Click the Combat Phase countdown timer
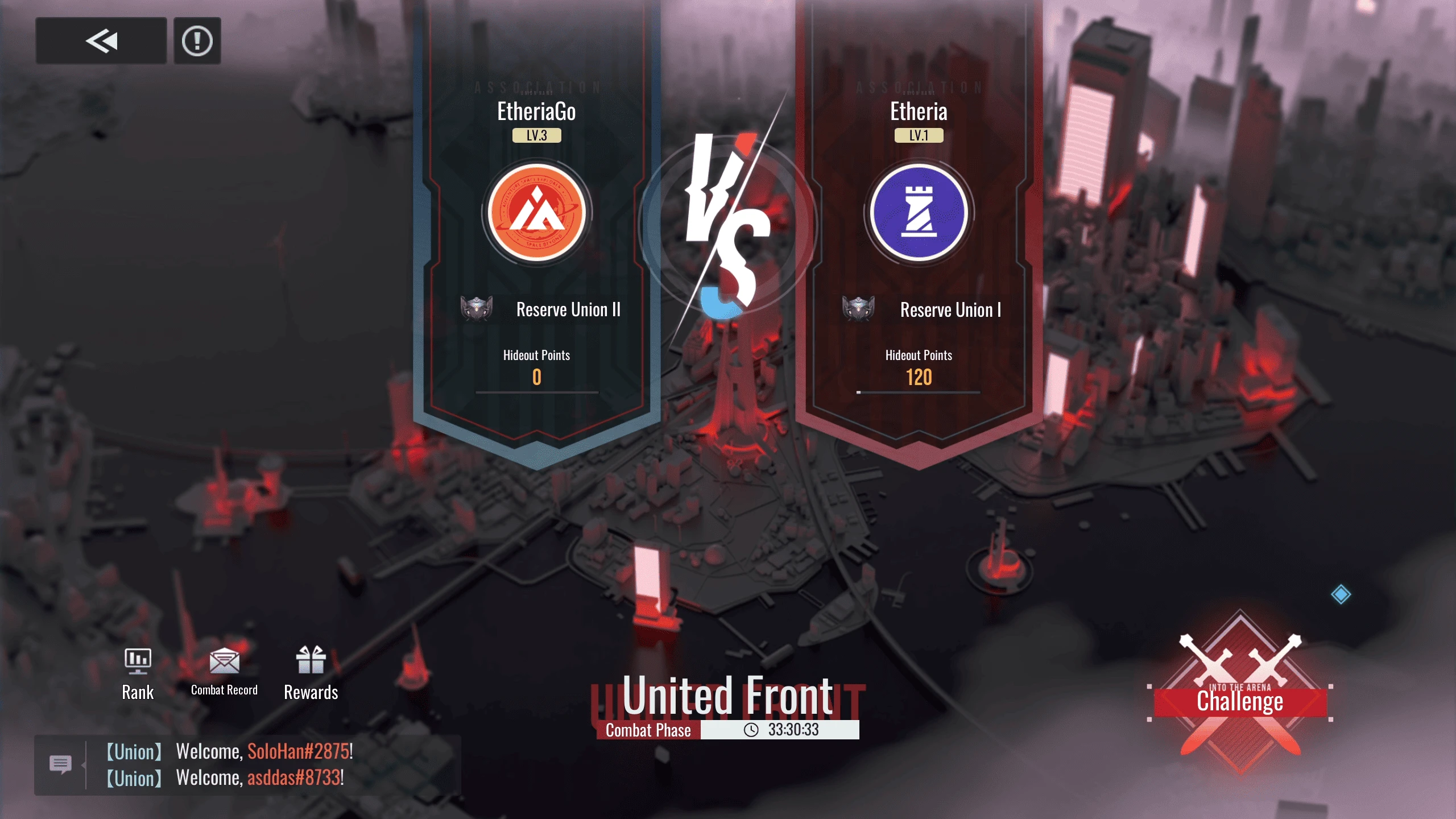The height and width of the screenshot is (819, 1456). click(x=793, y=730)
